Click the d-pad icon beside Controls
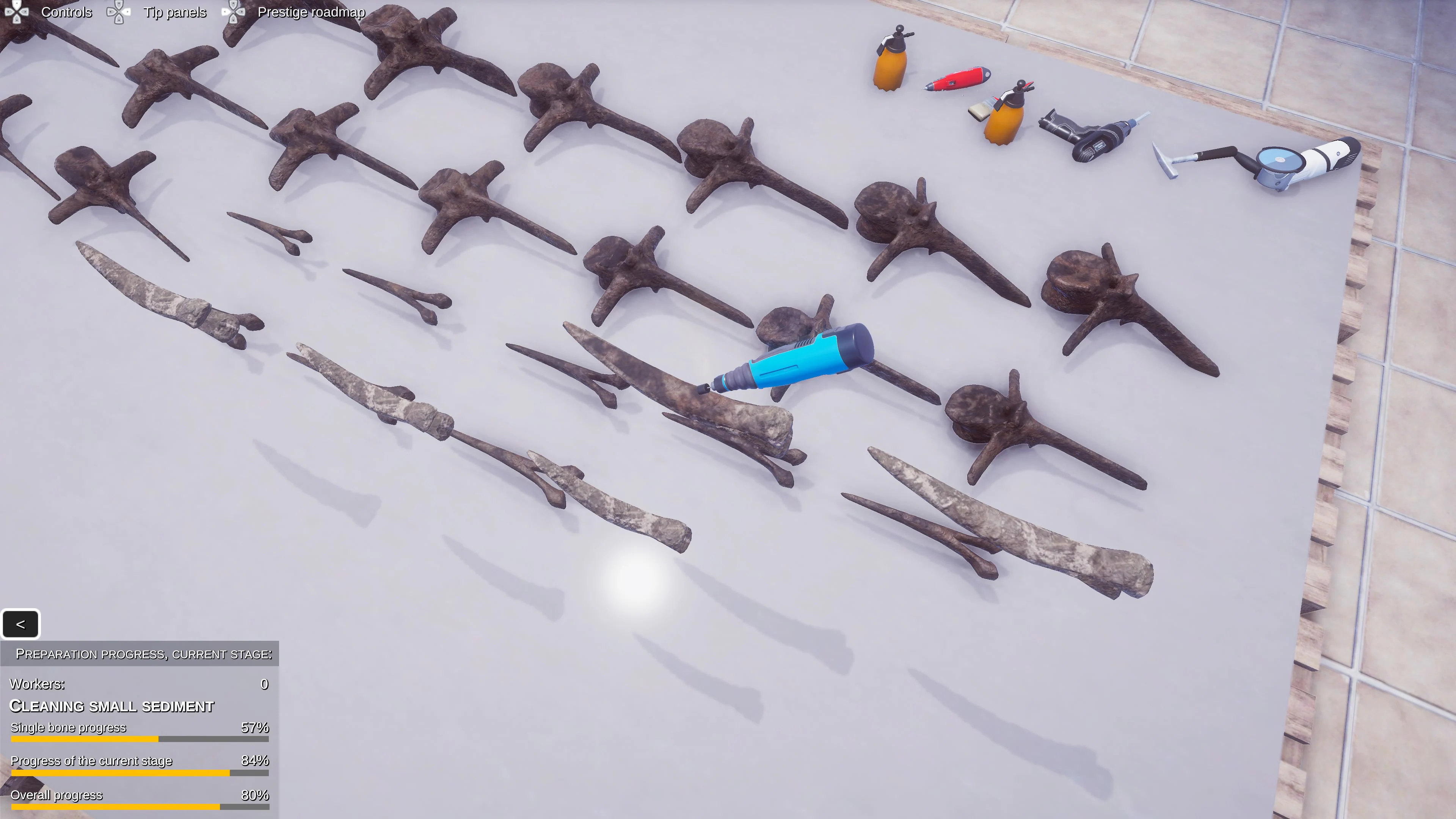Viewport: 1456px width, 819px height. click(x=17, y=13)
